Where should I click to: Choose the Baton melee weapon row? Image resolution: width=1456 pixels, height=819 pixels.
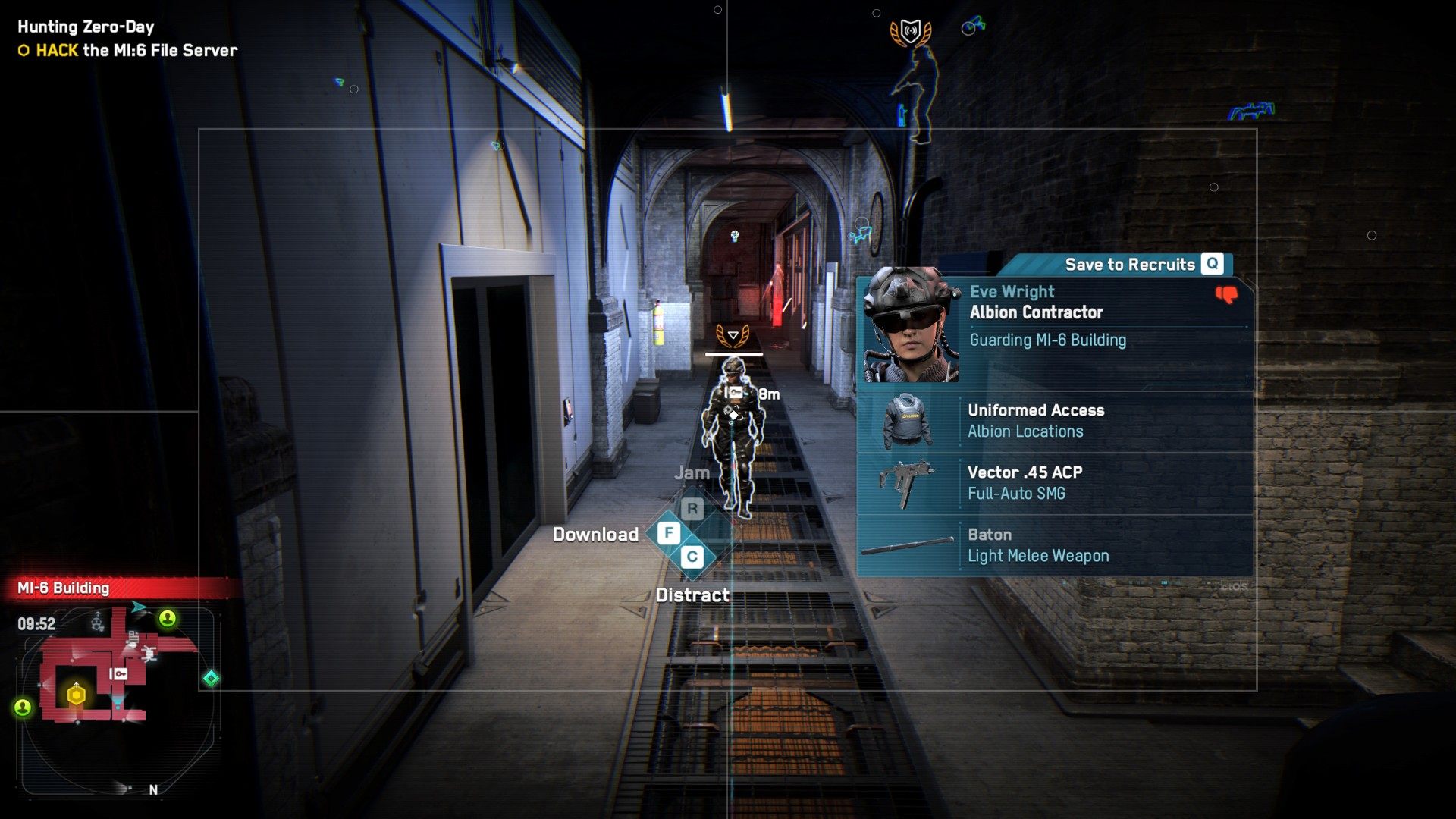pos(1054,545)
